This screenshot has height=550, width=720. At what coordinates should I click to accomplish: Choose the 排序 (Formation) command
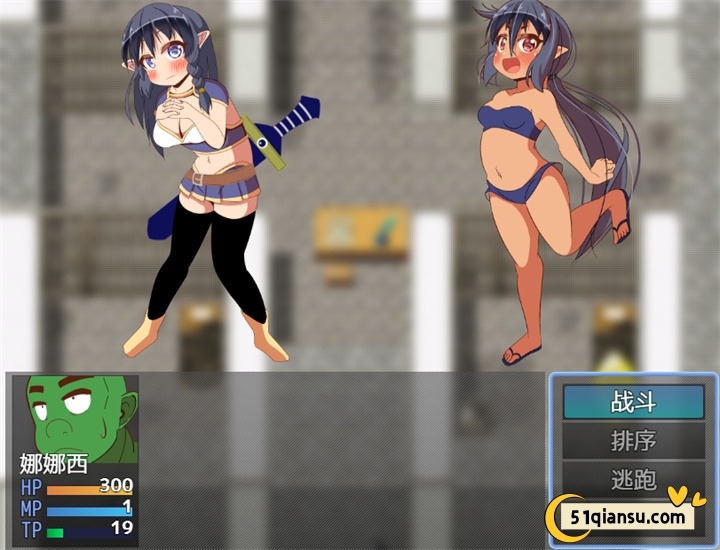(x=632, y=440)
